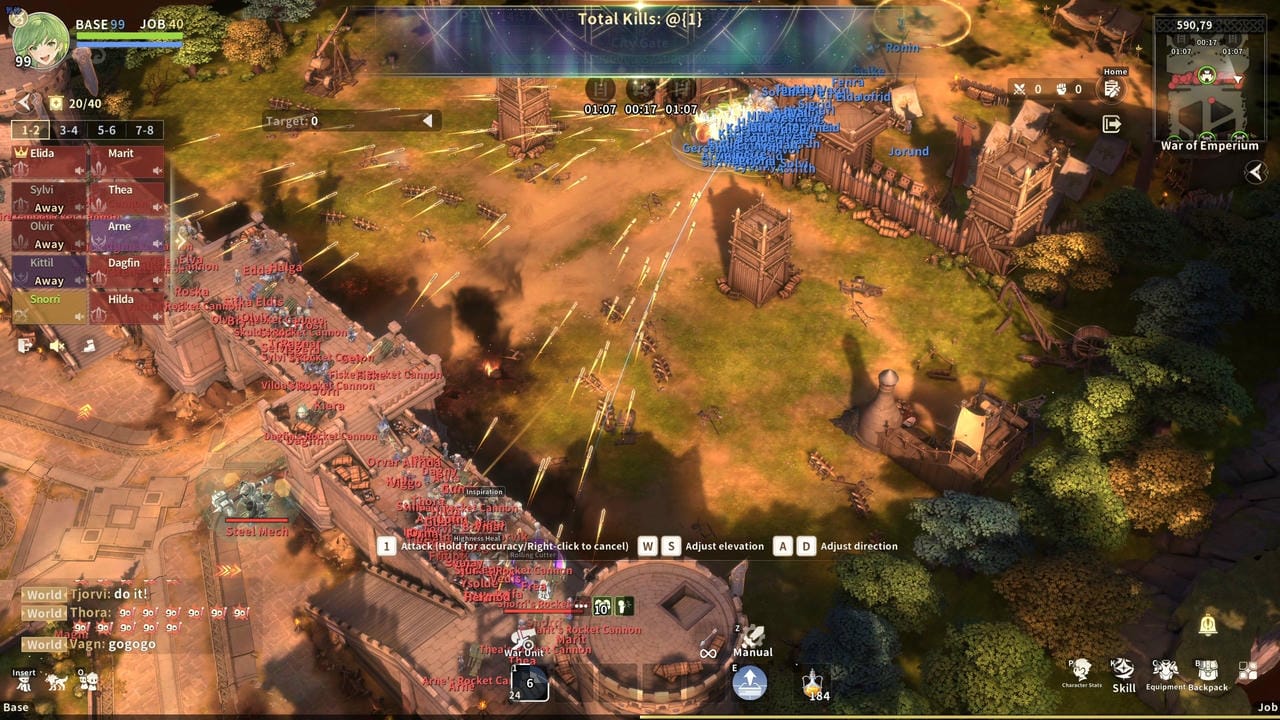Toggle Manual attack mode

(x=752, y=638)
